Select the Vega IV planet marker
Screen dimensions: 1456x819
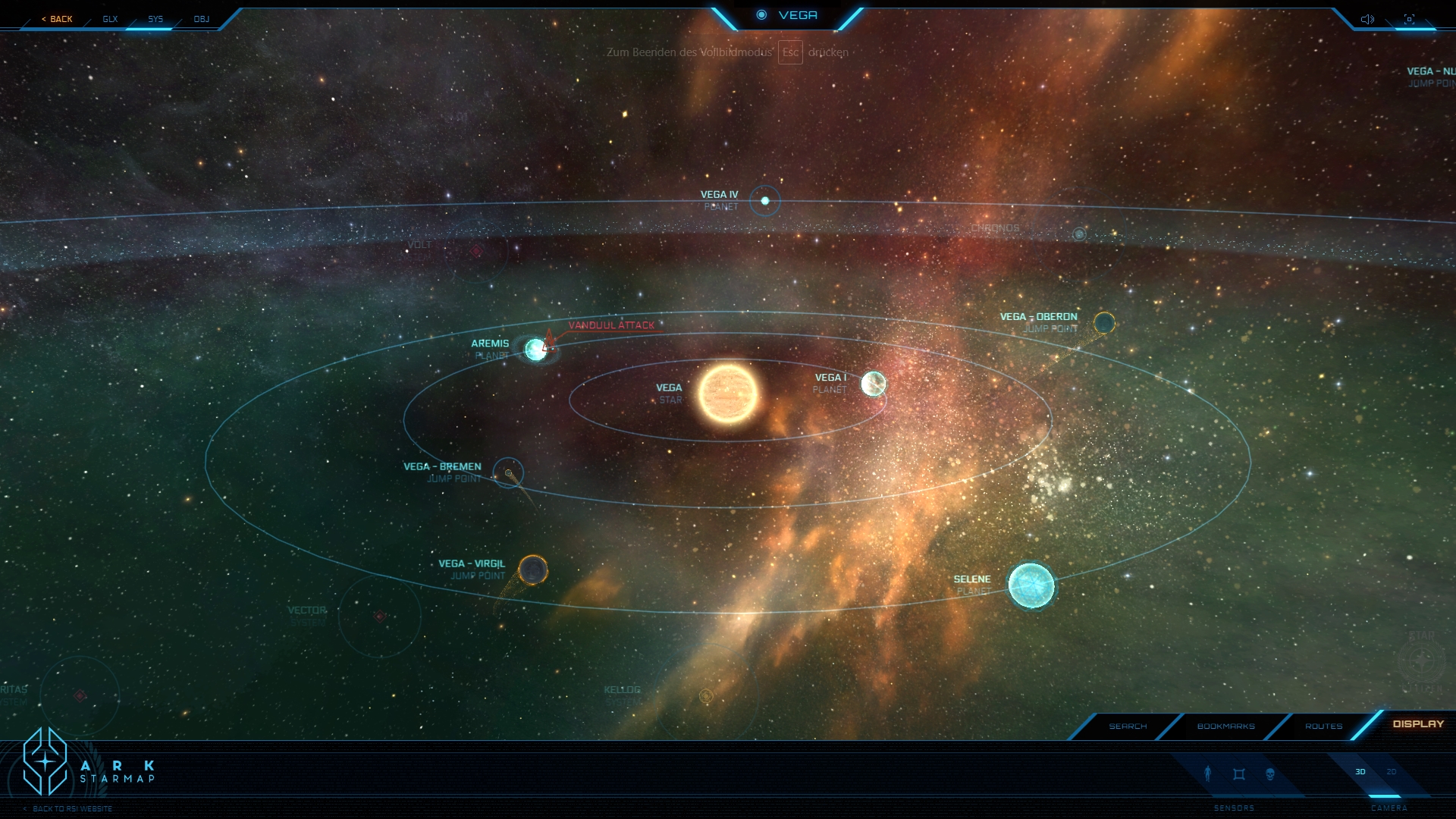pos(765,201)
